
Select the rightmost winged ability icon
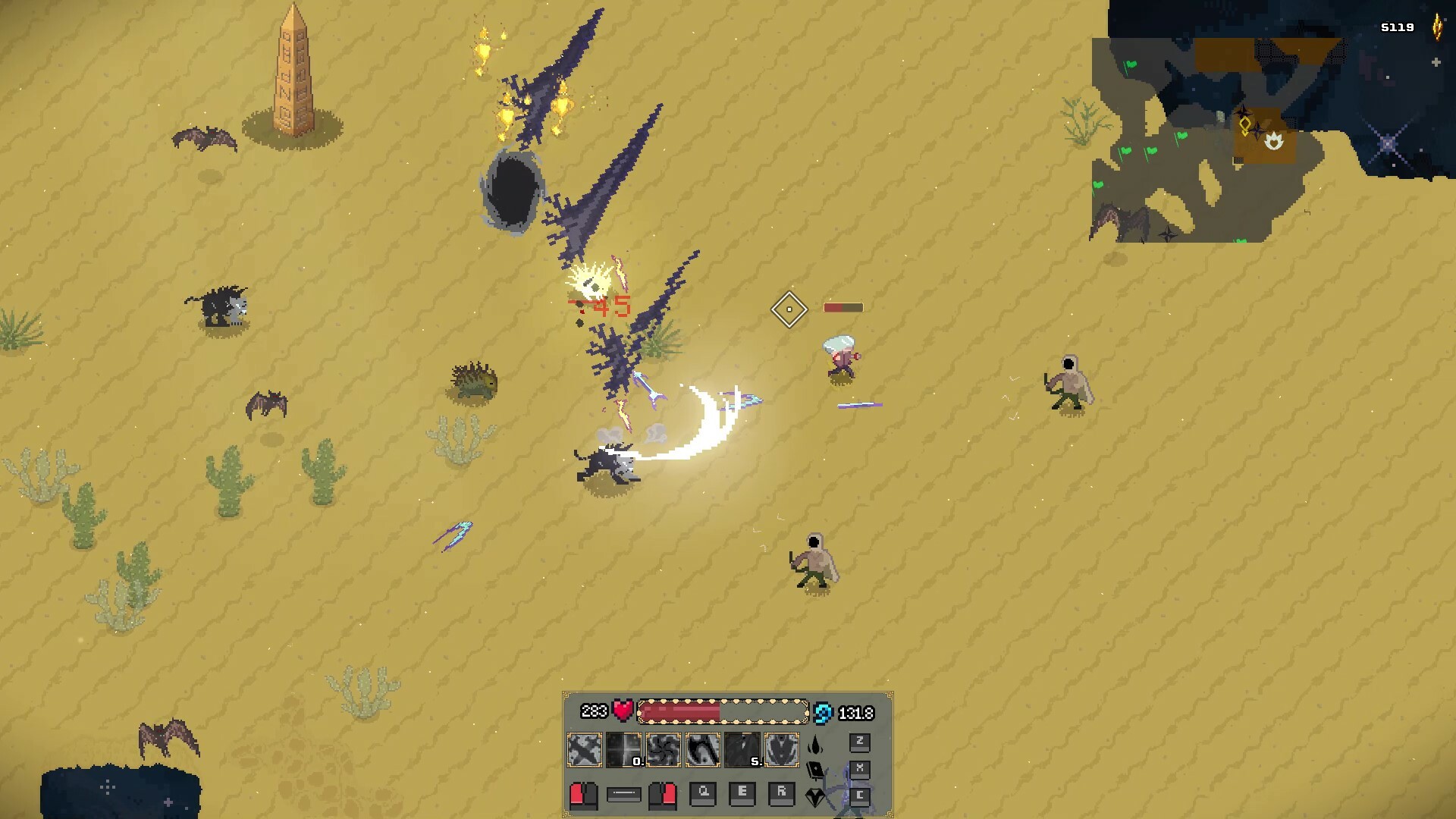point(781,748)
